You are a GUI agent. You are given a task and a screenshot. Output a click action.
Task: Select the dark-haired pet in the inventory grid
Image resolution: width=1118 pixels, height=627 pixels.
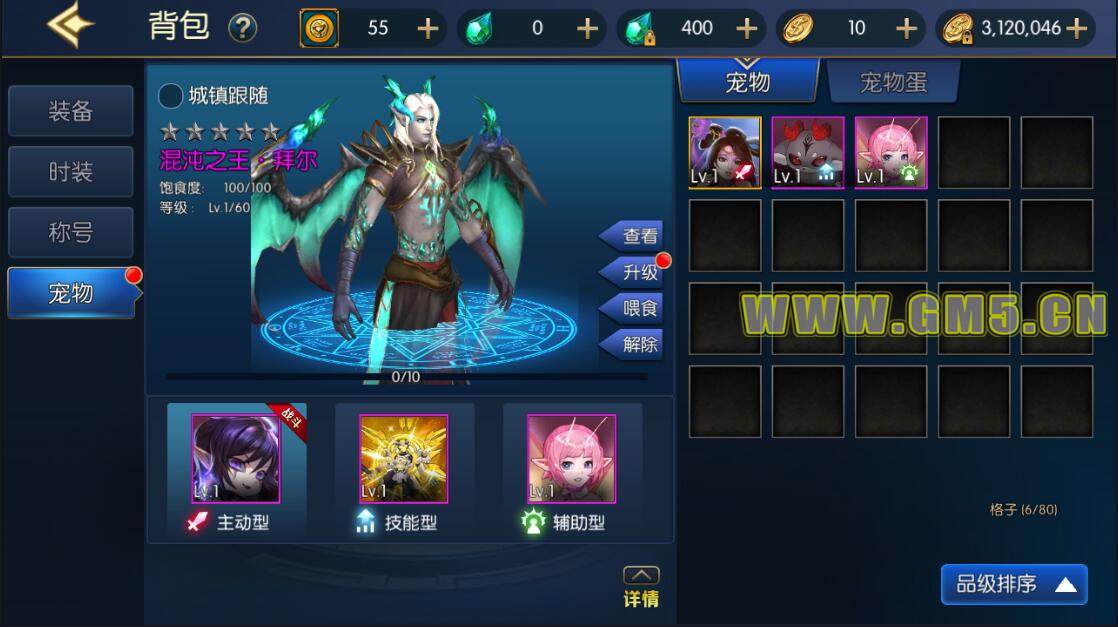[725, 152]
